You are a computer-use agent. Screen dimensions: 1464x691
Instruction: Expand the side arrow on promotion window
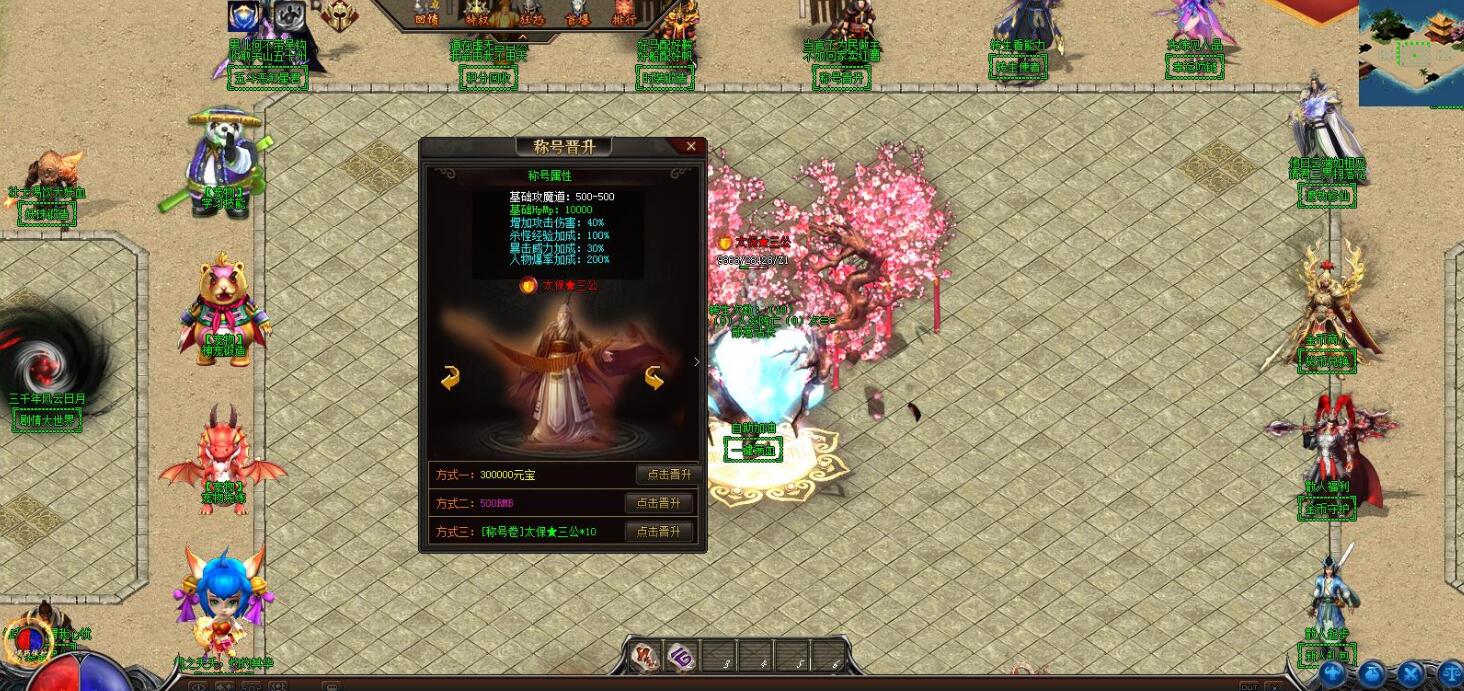697,362
